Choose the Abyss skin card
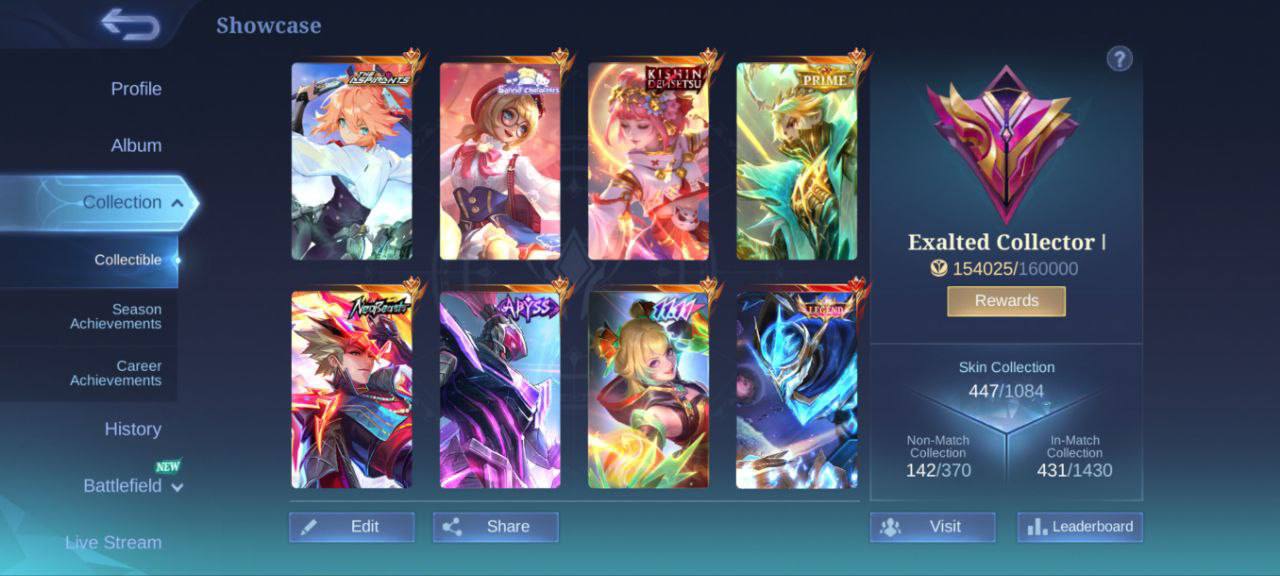Viewport: 1280px width, 576px height. (x=500, y=390)
